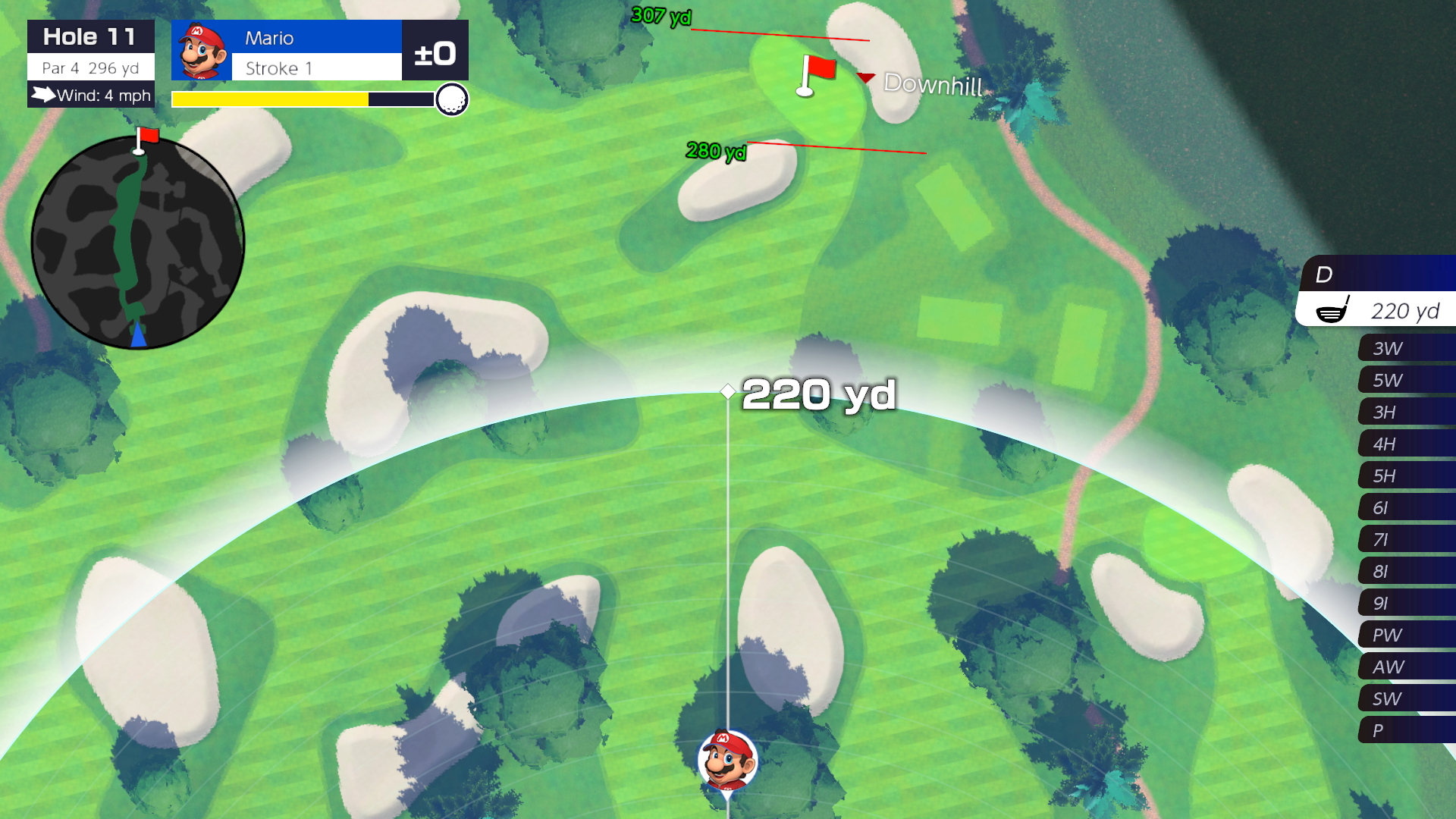Choose the 5H club

click(1404, 475)
